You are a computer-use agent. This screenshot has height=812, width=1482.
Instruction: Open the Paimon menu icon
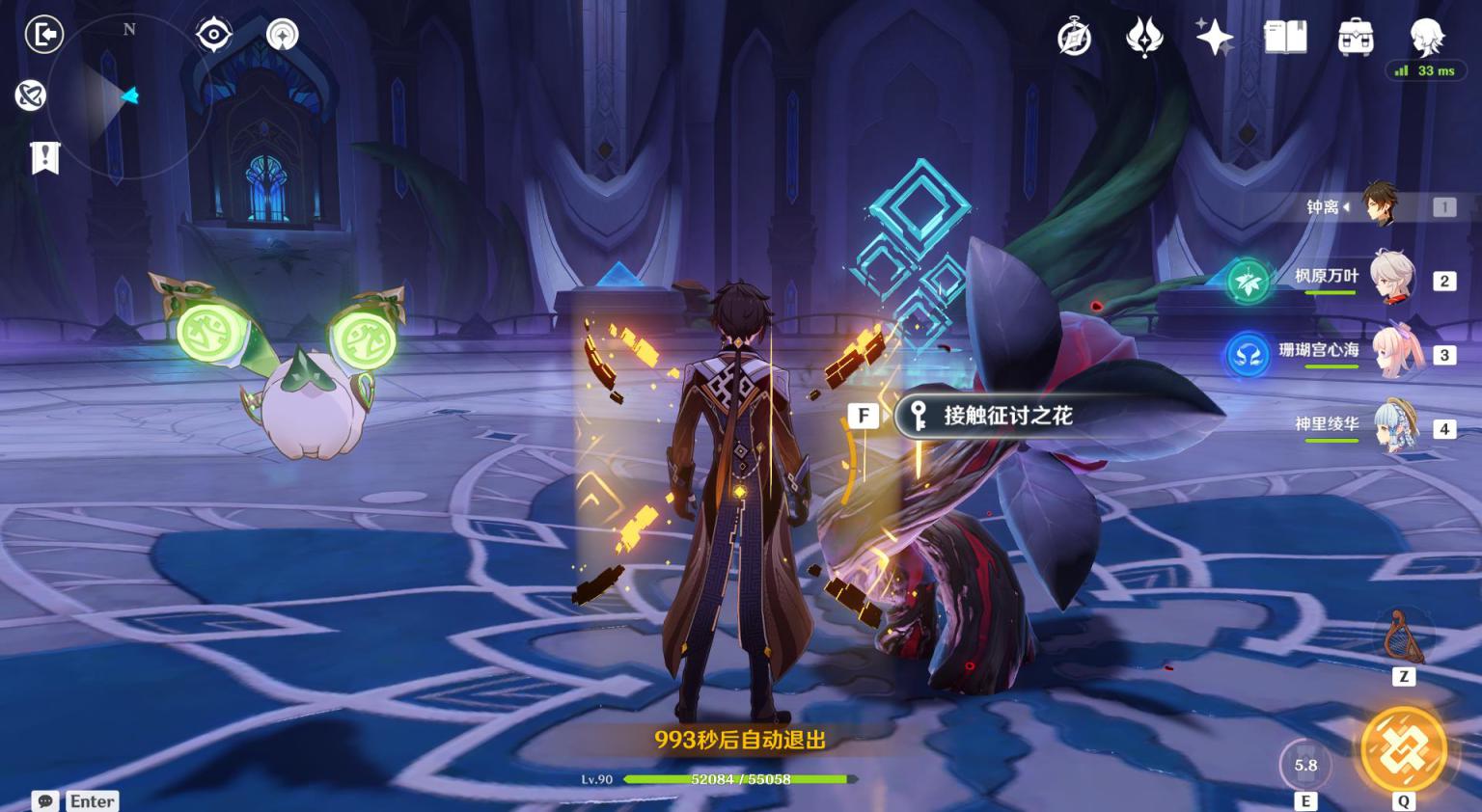click(1426, 39)
